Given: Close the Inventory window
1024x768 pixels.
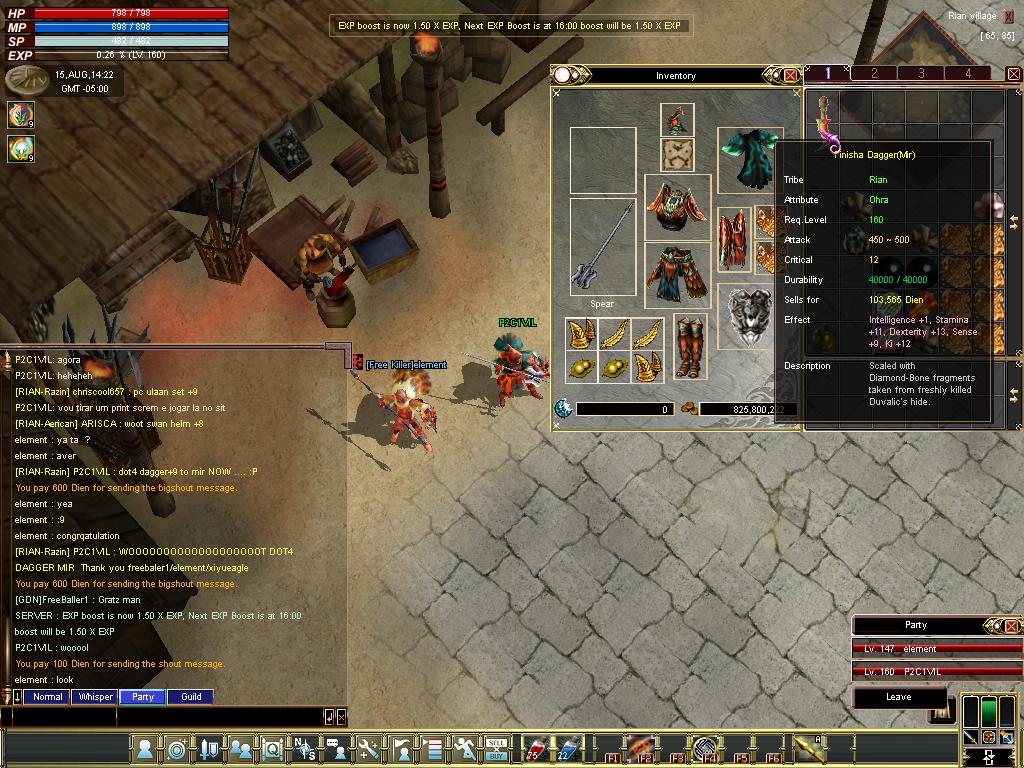Looking at the screenshot, I should coord(790,75).
